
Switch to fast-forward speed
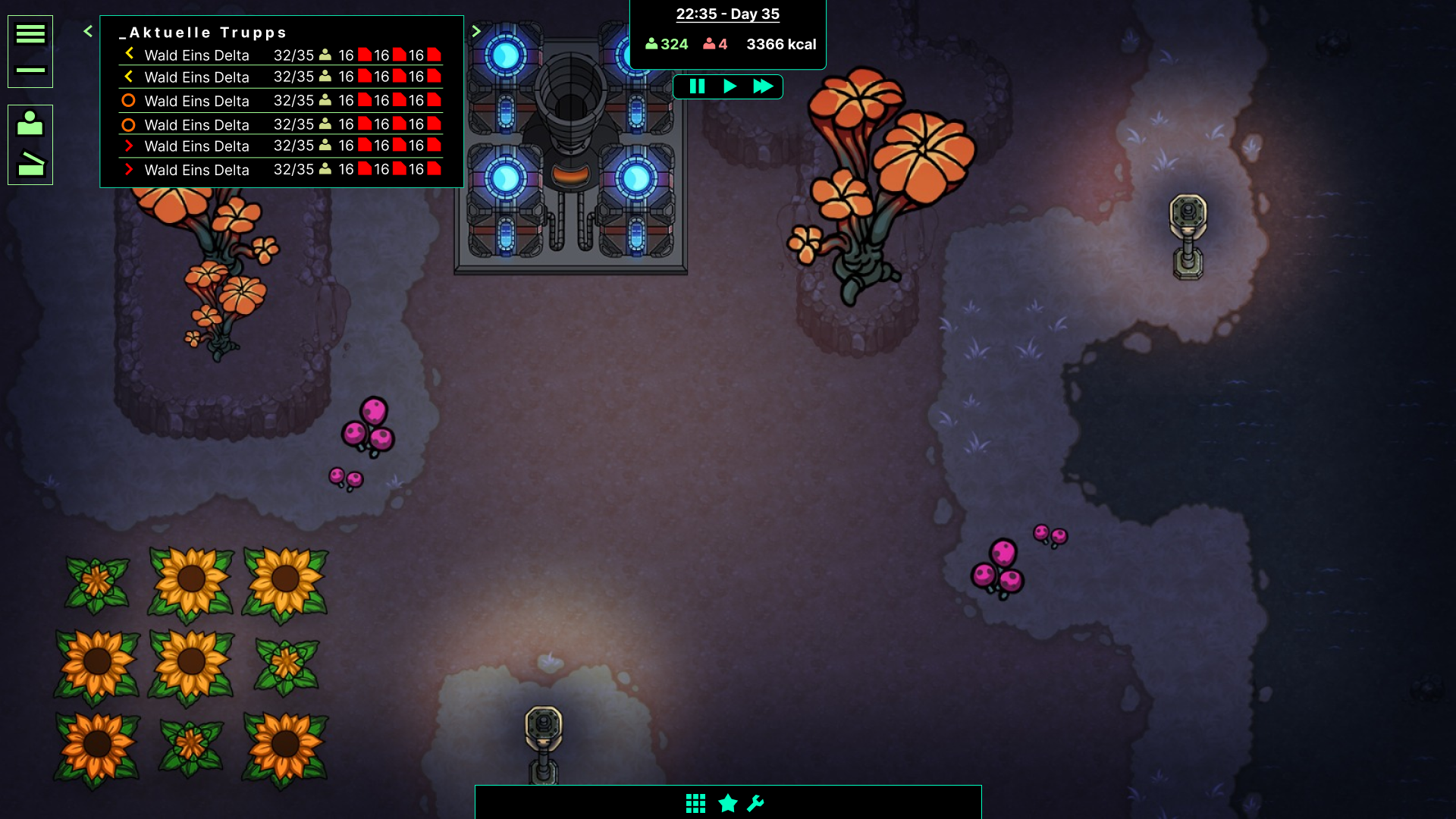pyautogui.click(x=763, y=86)
